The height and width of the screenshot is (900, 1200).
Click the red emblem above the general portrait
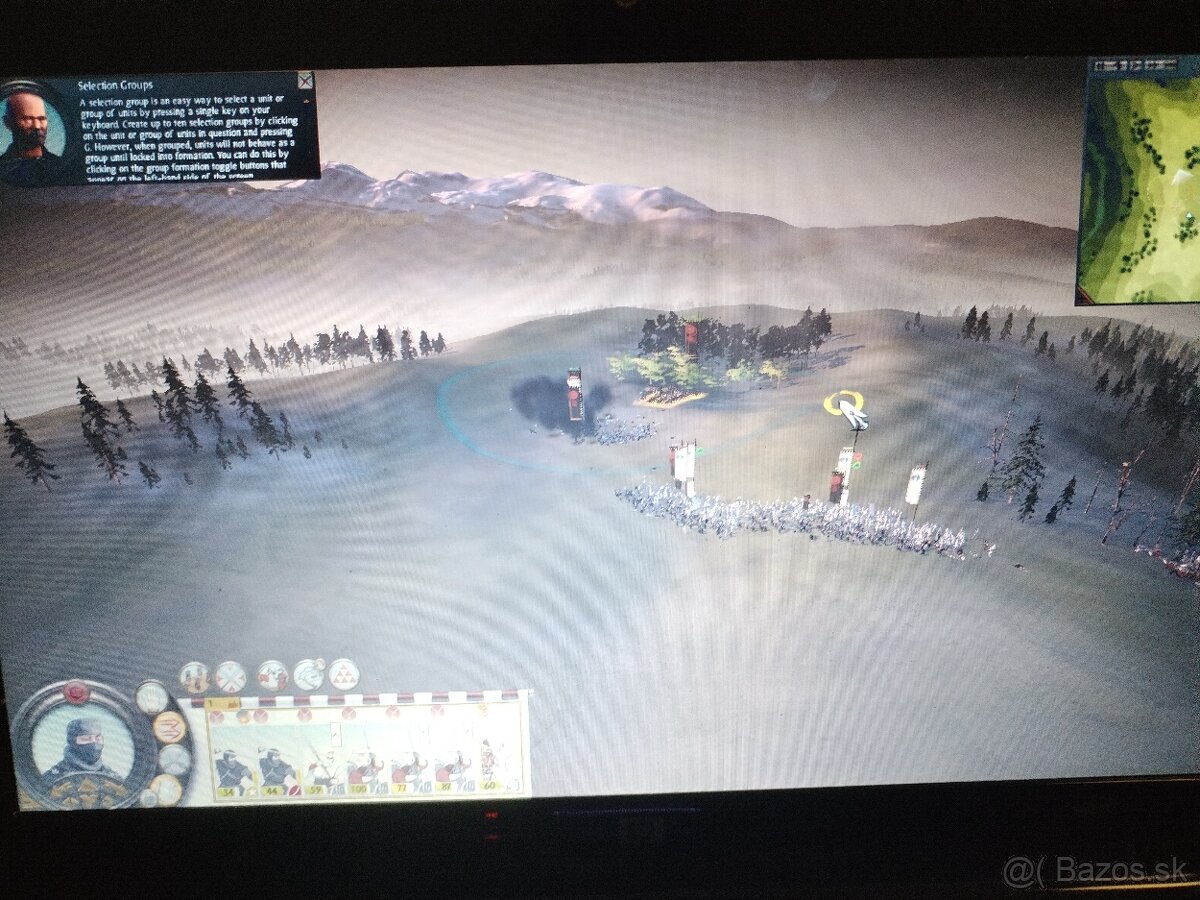coord(77,692)
